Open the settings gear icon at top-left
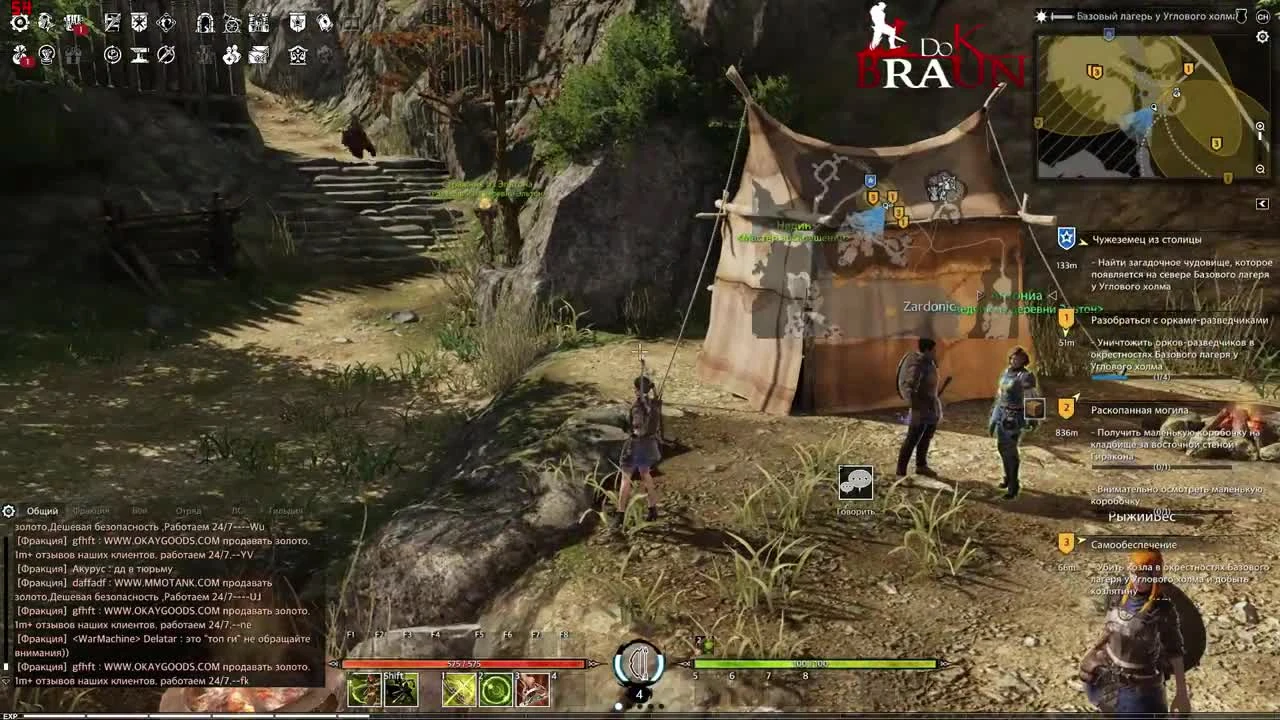 click(x=18, y=22)
